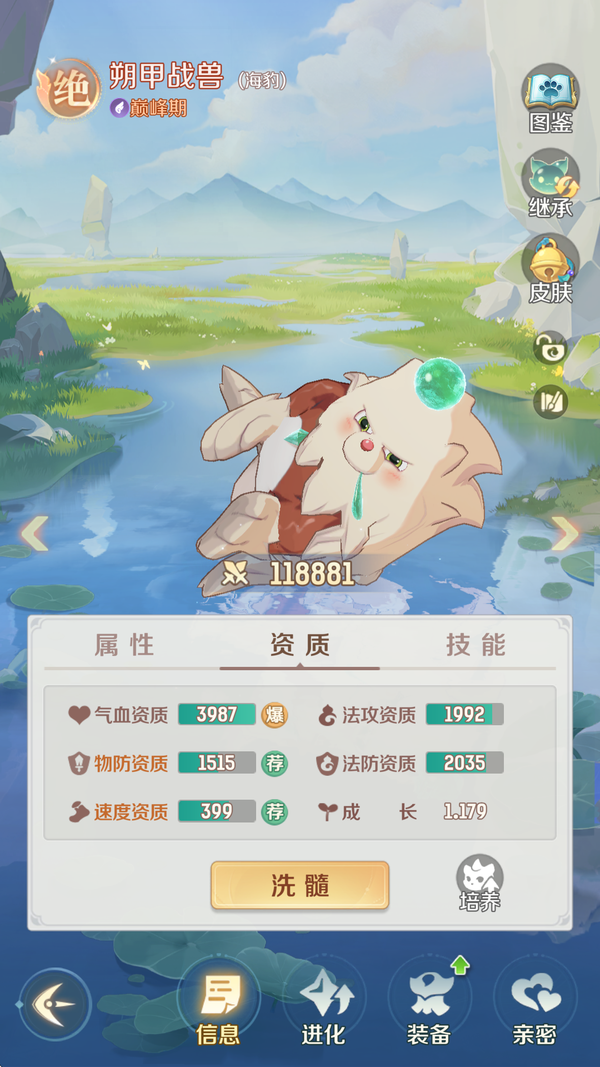
Task: Click the 荐 badge beside 速度资质
Action: tap(274, 811)
